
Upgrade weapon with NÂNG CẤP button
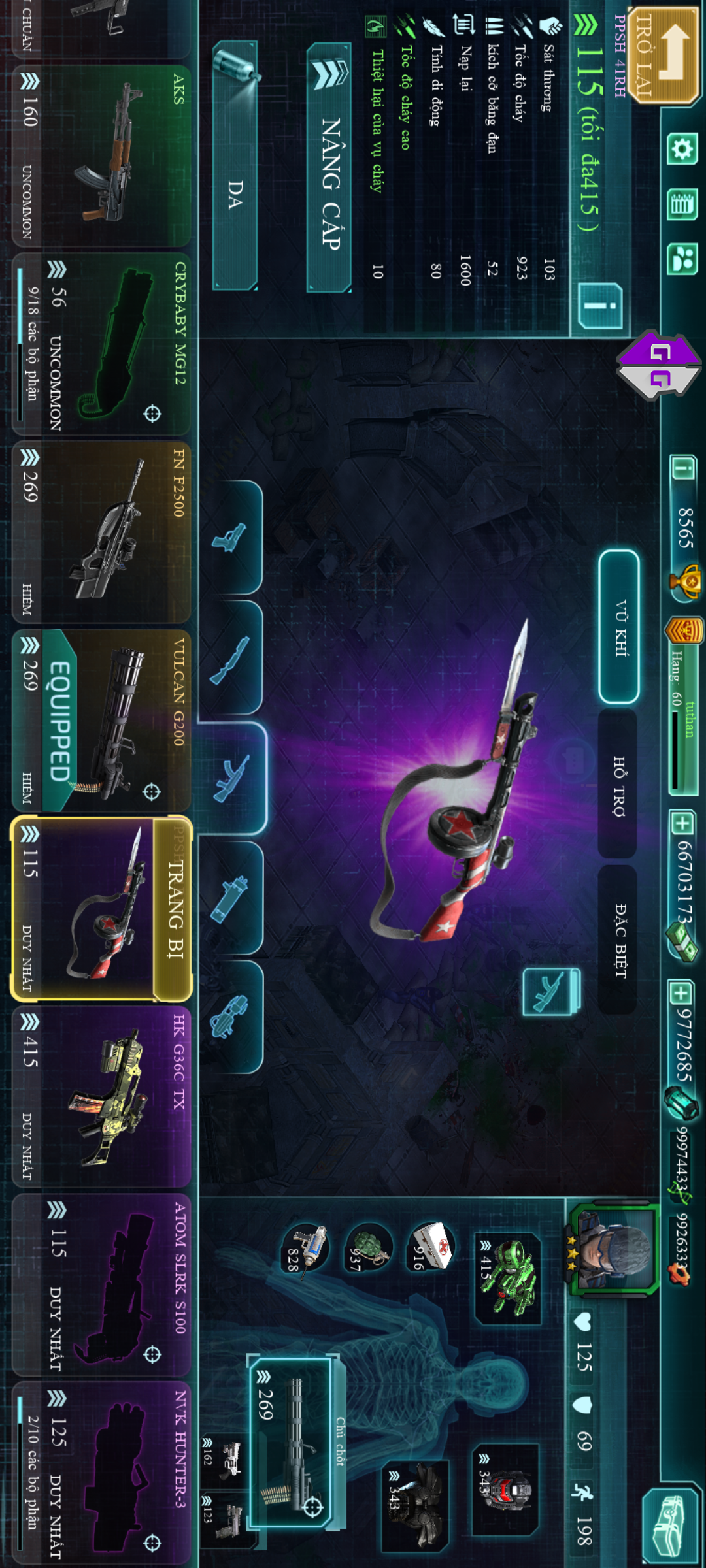pos(329,169)
